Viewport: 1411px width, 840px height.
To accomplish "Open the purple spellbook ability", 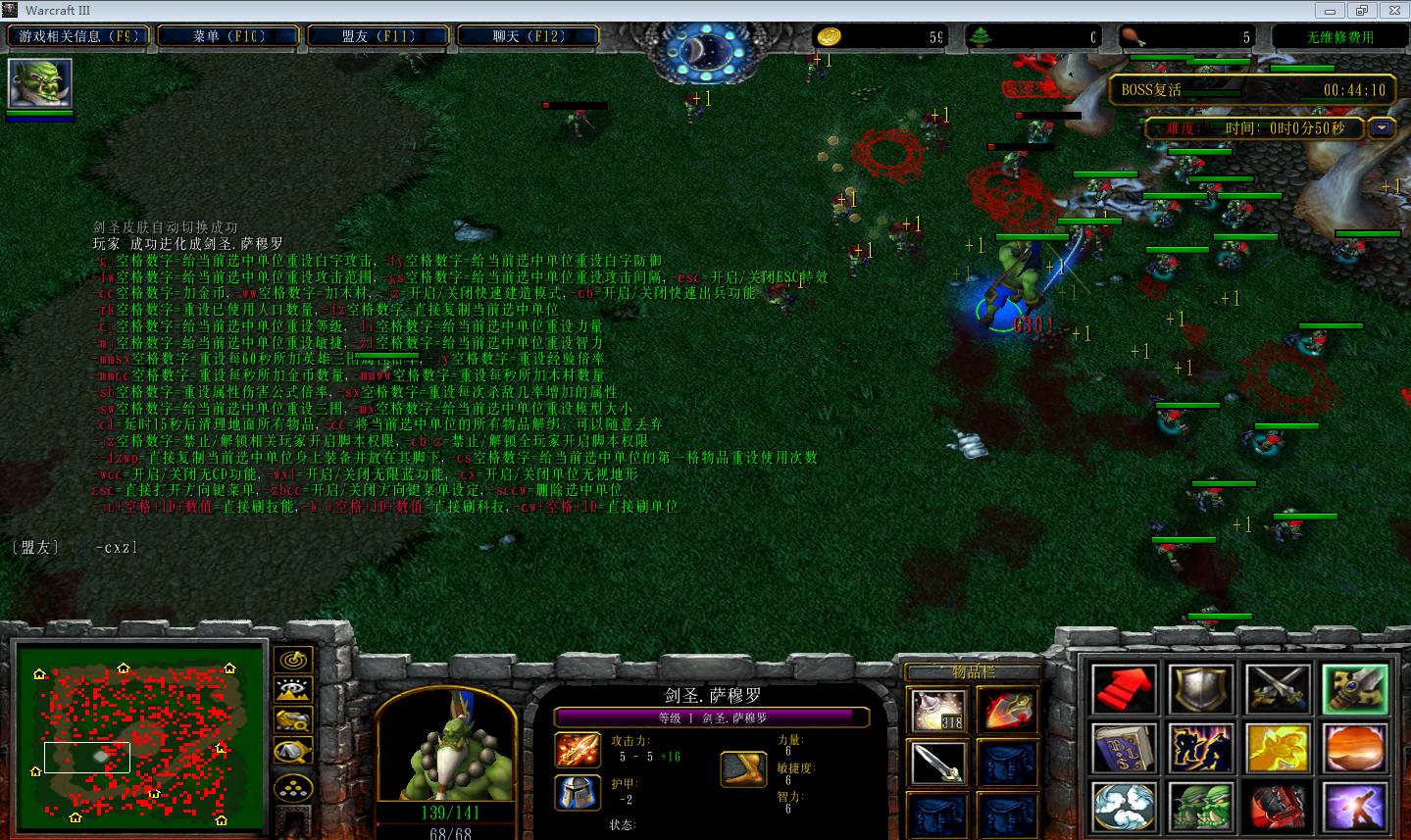I will [1124, 750].
